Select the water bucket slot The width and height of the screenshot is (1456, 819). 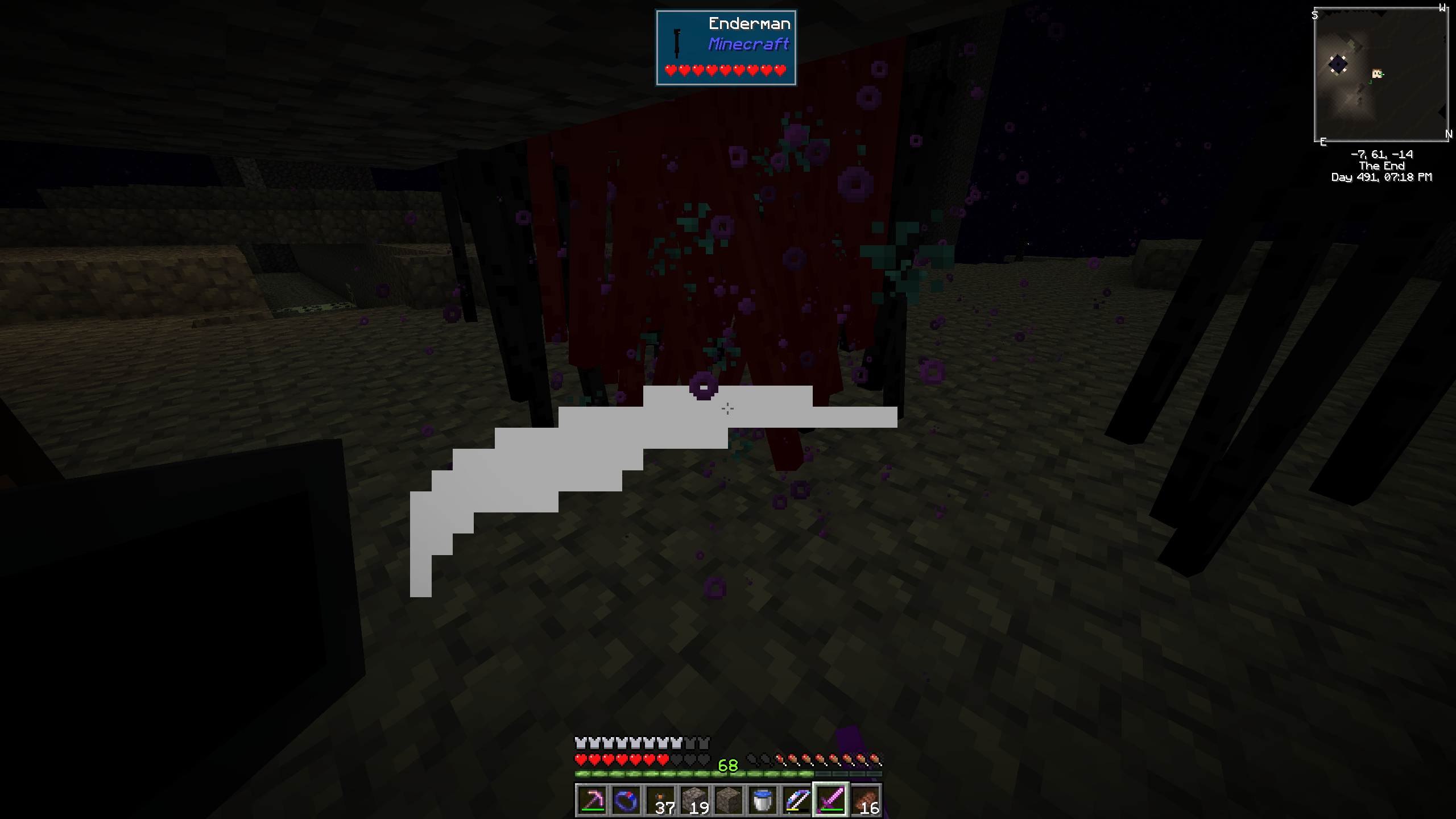763,800
